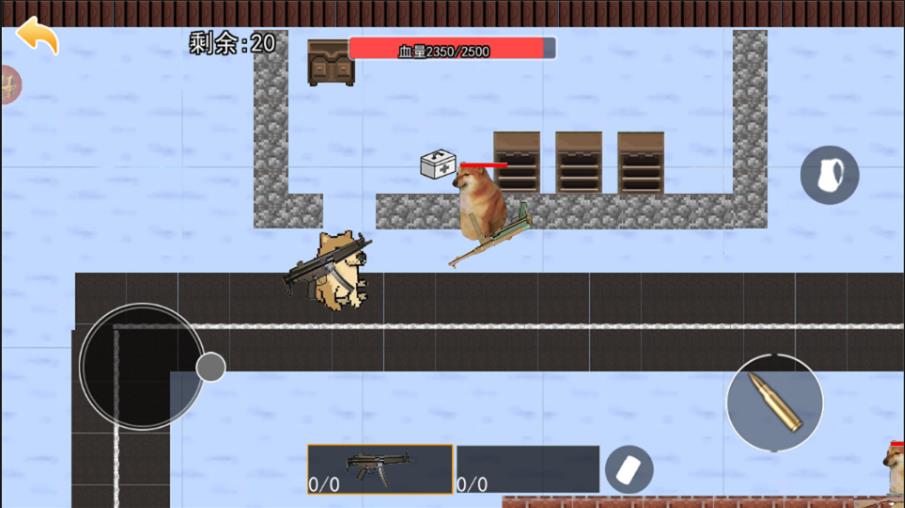Viewport: 905px width, 508px height.
Task: Select the empty second weapon slot
Action: tap(527, 469)
